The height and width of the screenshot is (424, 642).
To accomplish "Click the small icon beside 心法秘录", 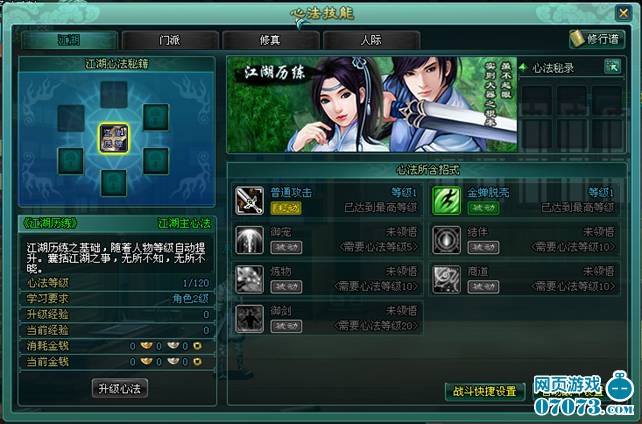I will pyautogui.click(x=612, y=66).
